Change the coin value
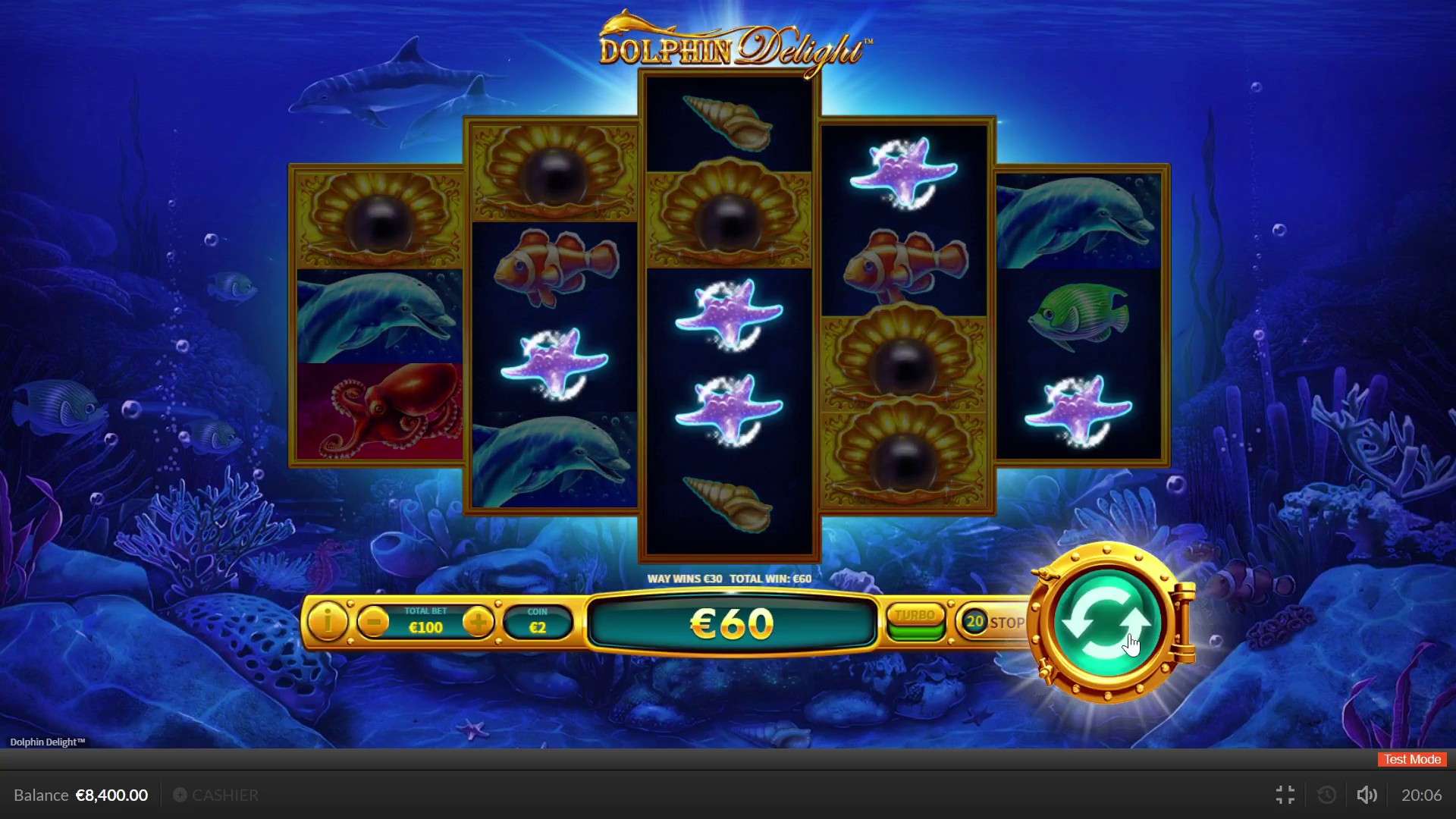1456x819 pixels. coord(538,623)
